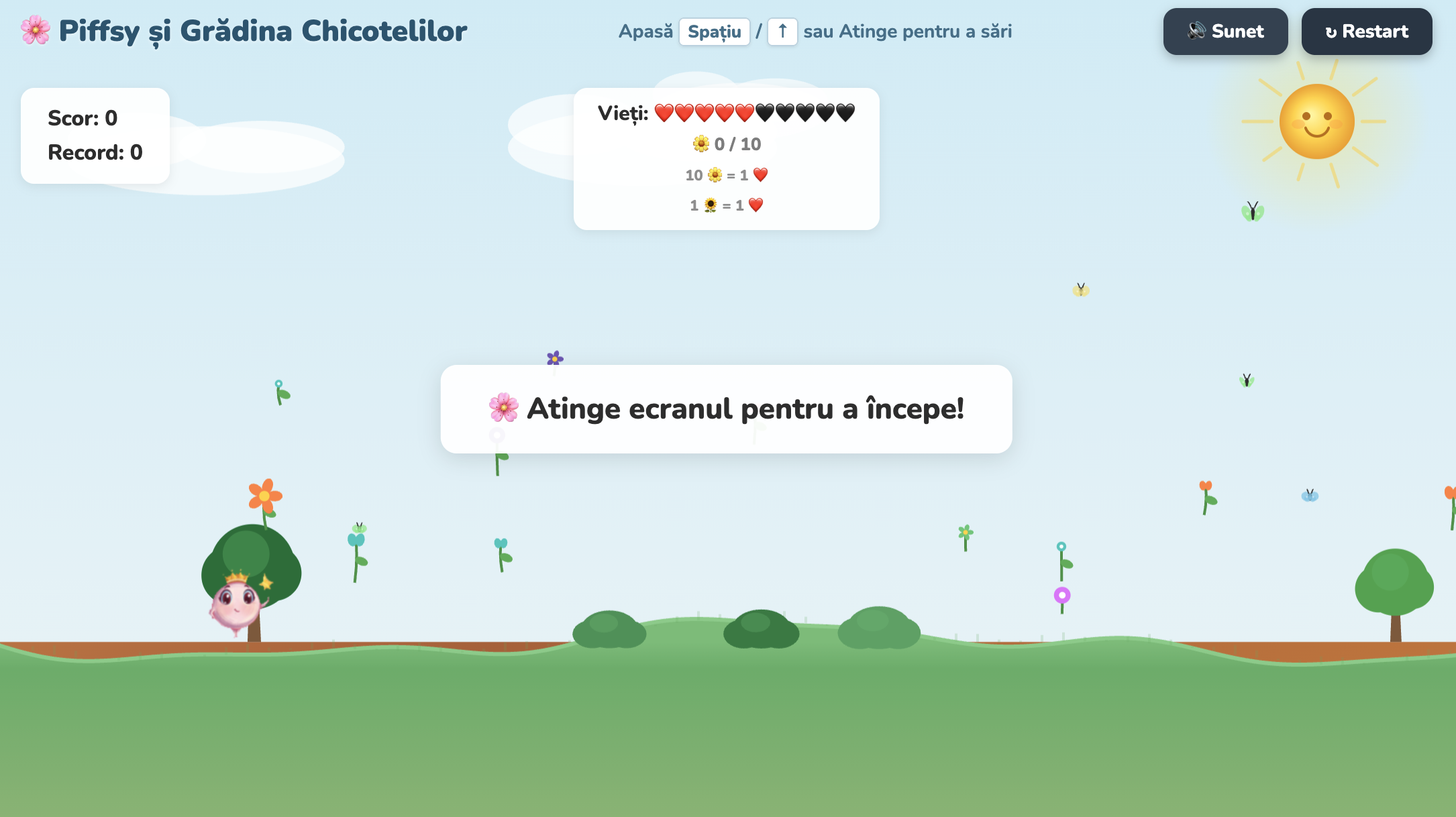Click the first red heart in Vieți

666,113
